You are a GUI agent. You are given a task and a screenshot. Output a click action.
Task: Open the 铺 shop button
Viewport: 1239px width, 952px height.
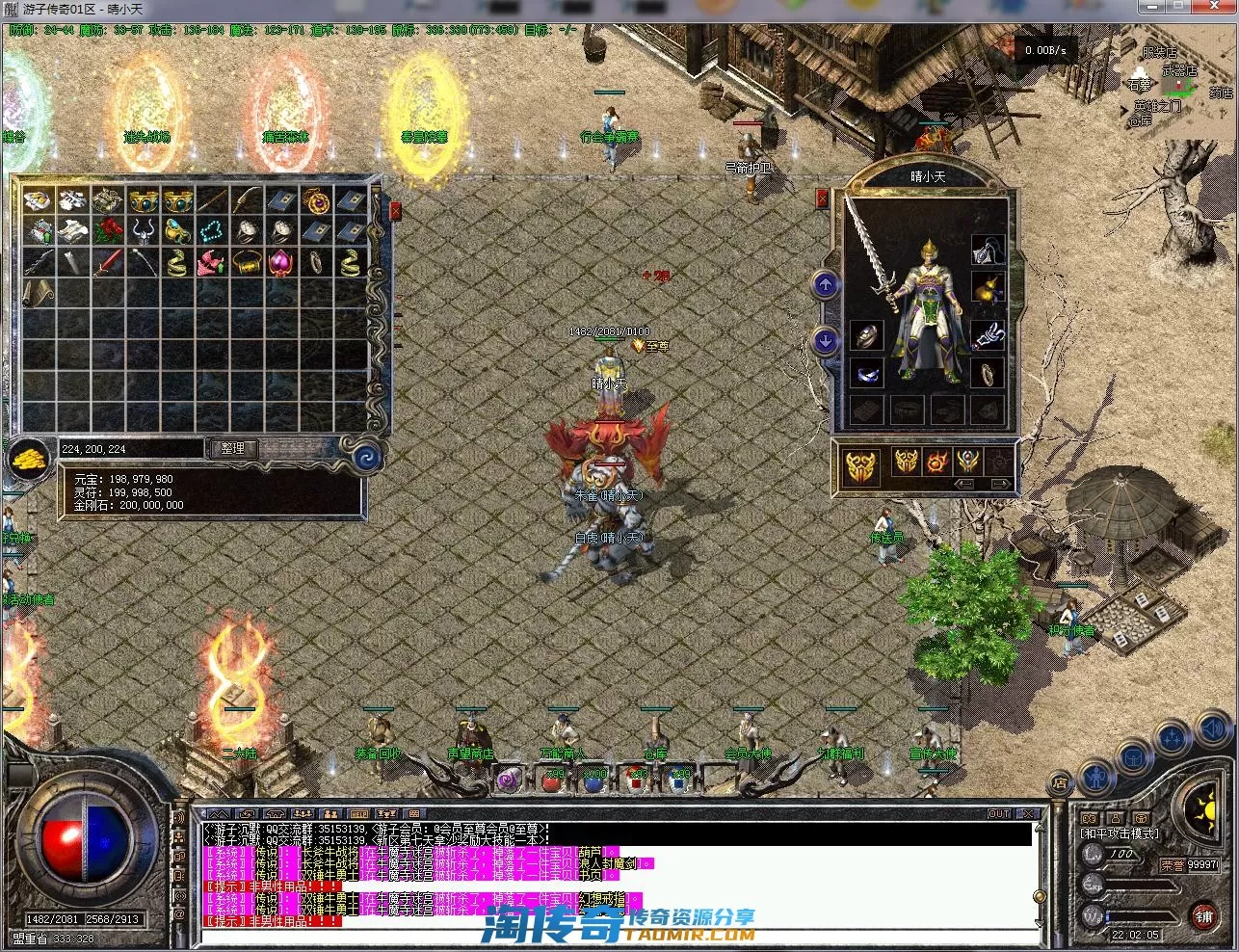(x=1203, y=916)
